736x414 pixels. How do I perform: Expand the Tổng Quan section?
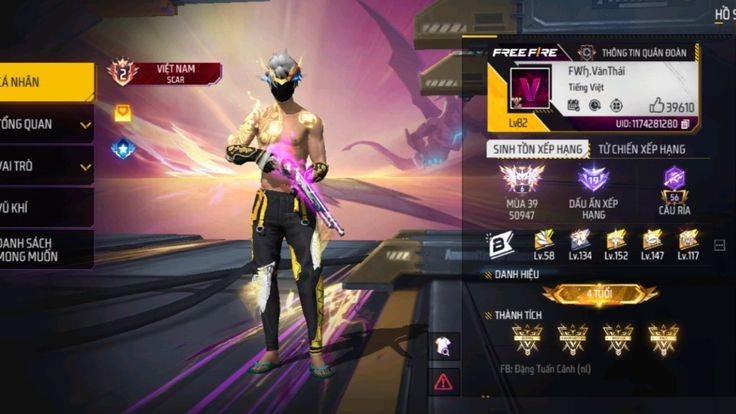[45, 124]
